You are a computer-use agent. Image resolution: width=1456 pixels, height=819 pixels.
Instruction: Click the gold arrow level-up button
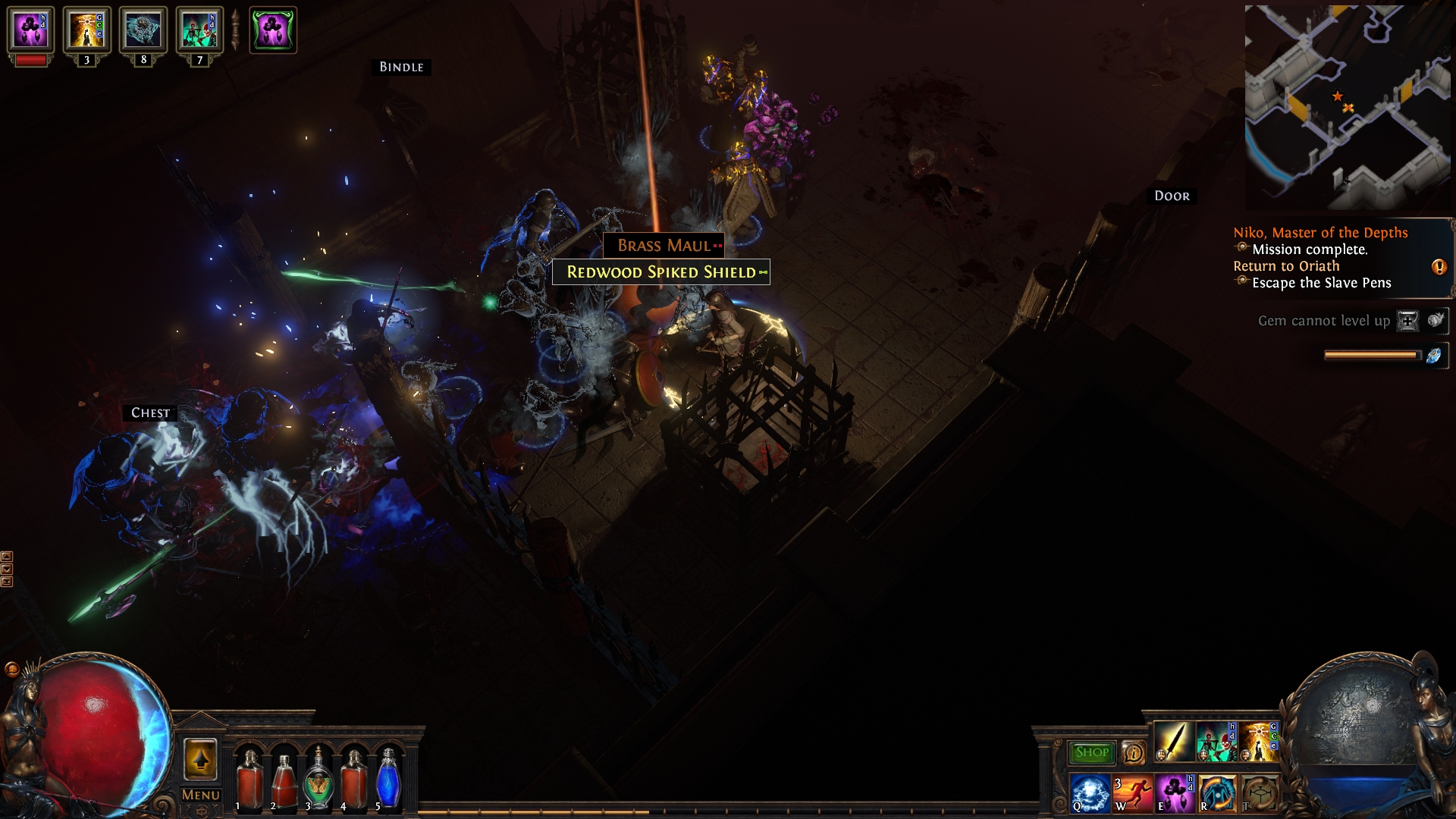click(x=201, y=759)
